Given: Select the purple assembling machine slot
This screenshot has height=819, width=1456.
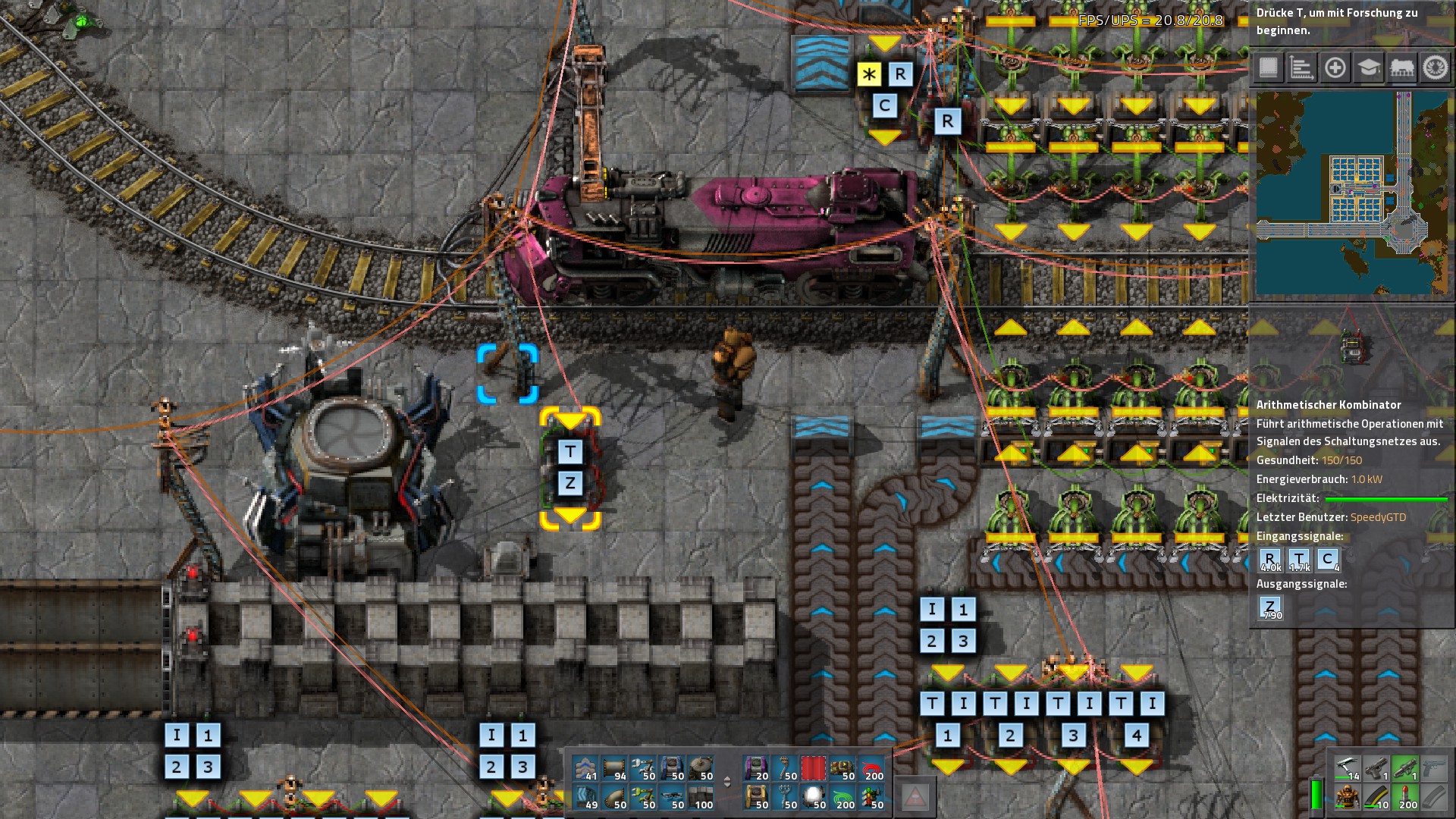Looking at the screenshot, I should click(x=756, y=769).
